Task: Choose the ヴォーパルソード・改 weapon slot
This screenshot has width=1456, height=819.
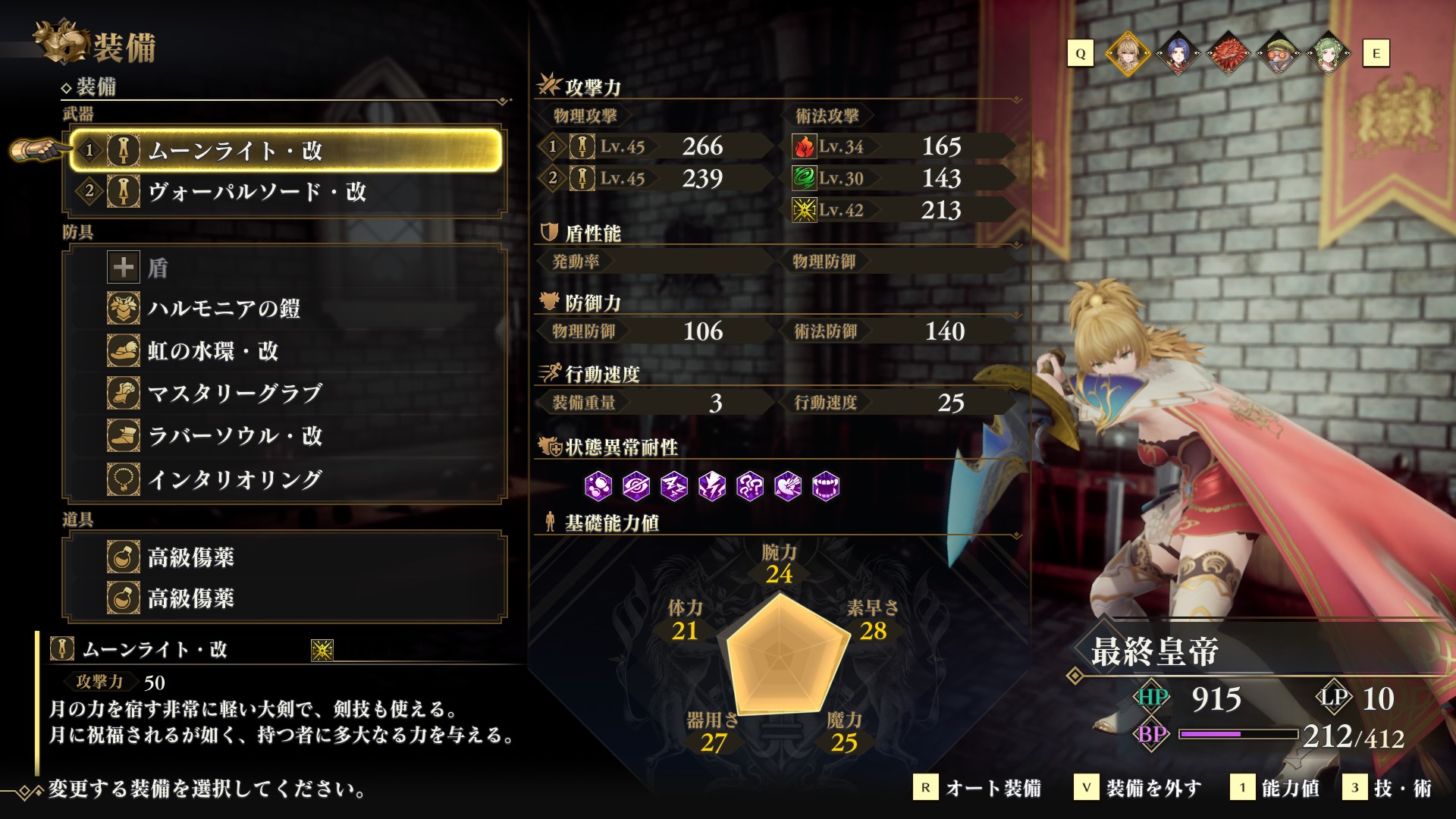Action: pos(285,191)
